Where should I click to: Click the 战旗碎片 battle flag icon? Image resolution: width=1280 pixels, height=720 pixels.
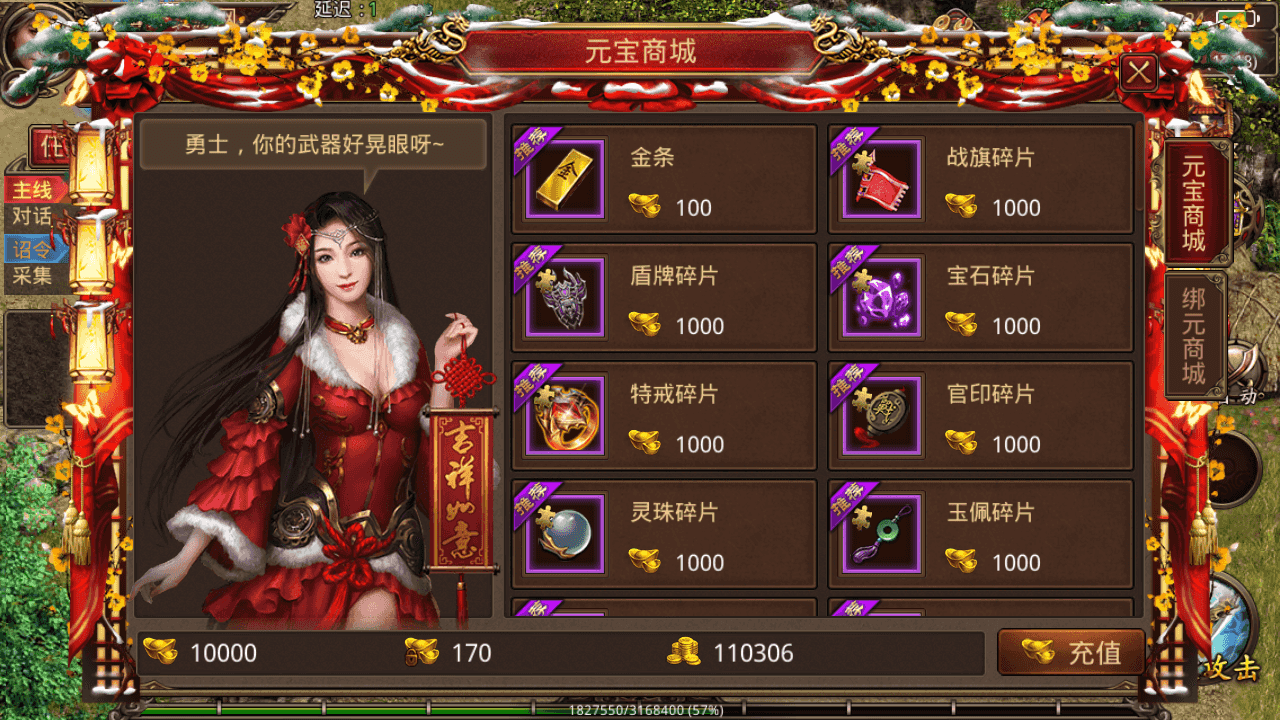click(x=879, y=178)
